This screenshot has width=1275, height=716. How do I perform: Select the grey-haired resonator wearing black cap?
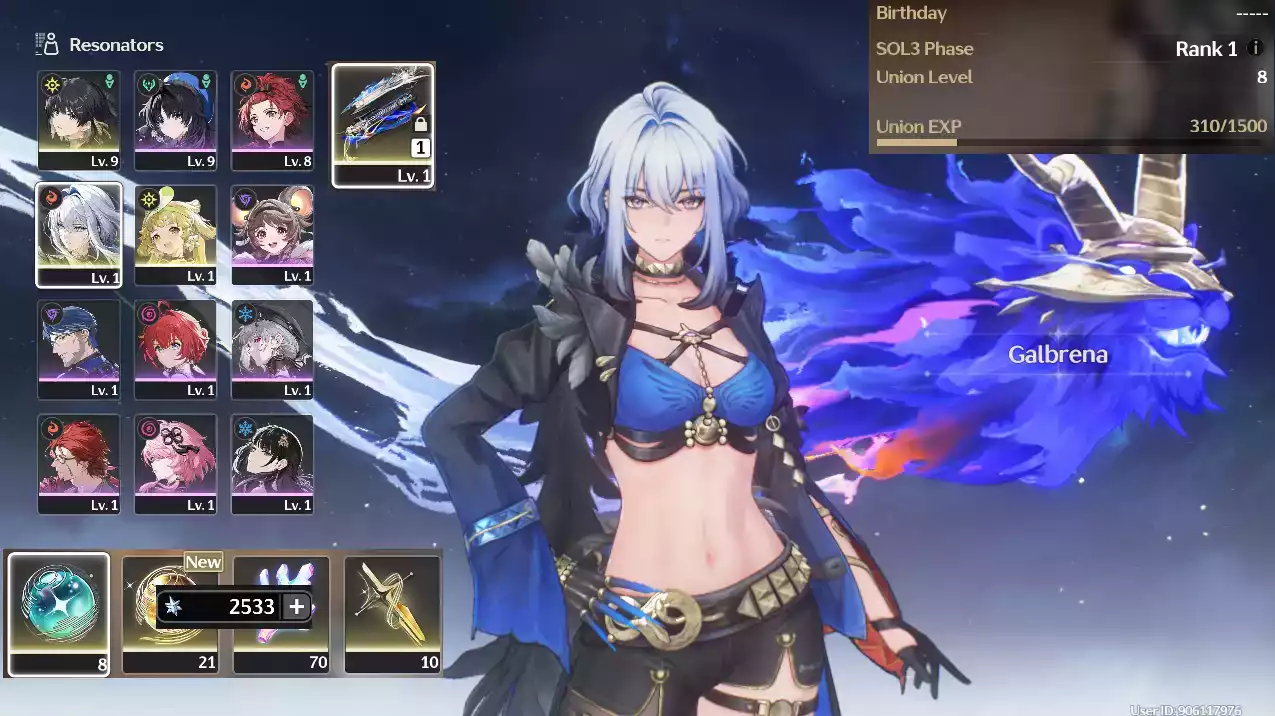[272, 348]
